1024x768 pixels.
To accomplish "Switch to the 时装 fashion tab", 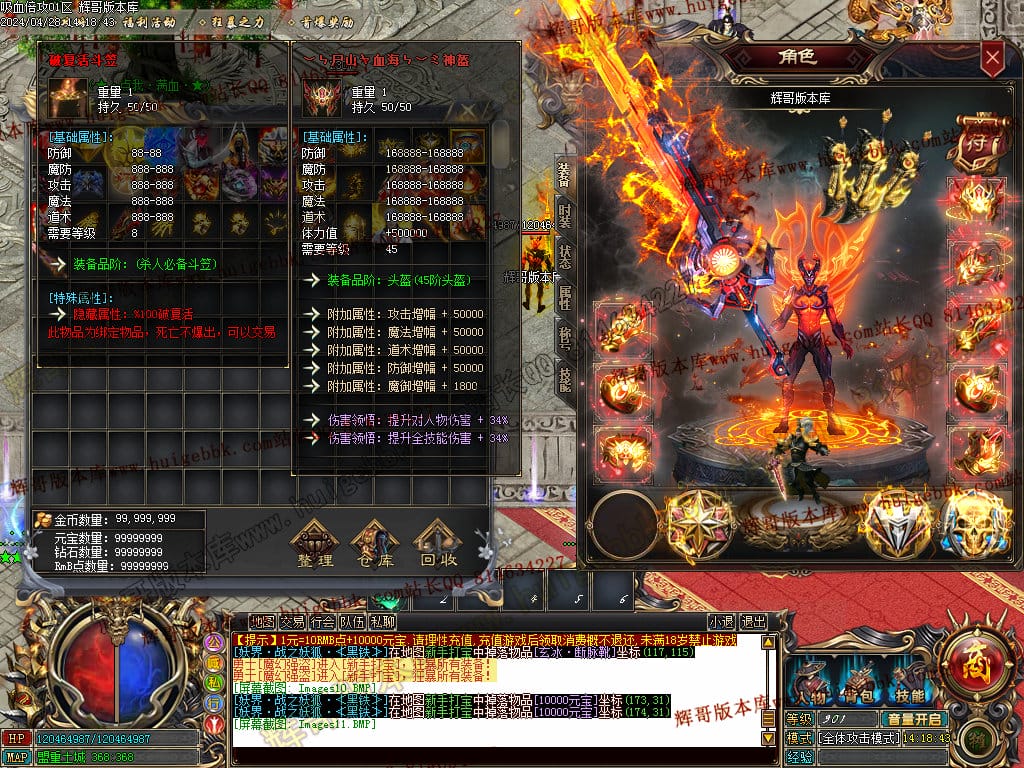I will pos(564,216).
